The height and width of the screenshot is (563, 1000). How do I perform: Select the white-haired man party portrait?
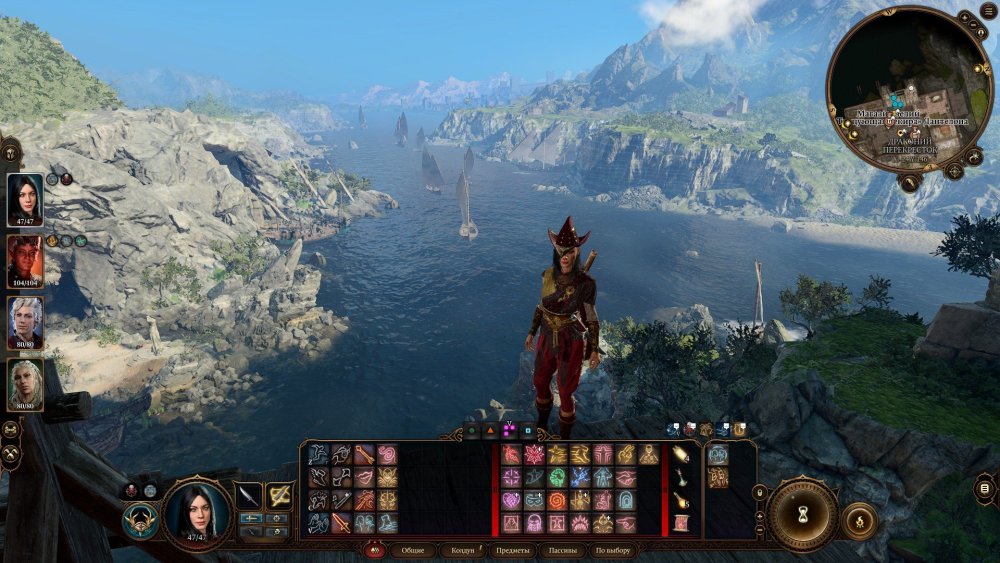pos(25,323)
